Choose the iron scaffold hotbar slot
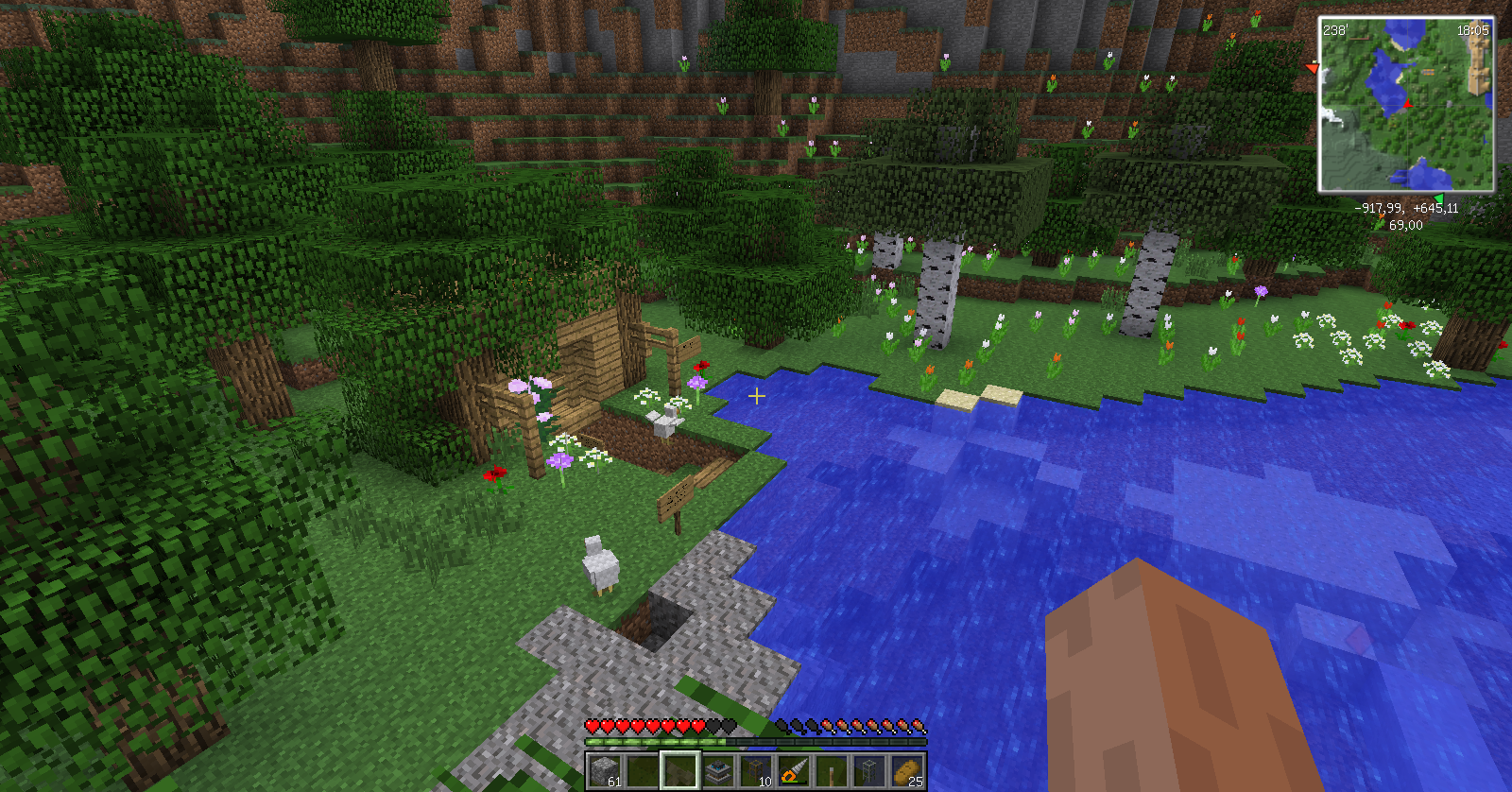 tap(869, 770)
